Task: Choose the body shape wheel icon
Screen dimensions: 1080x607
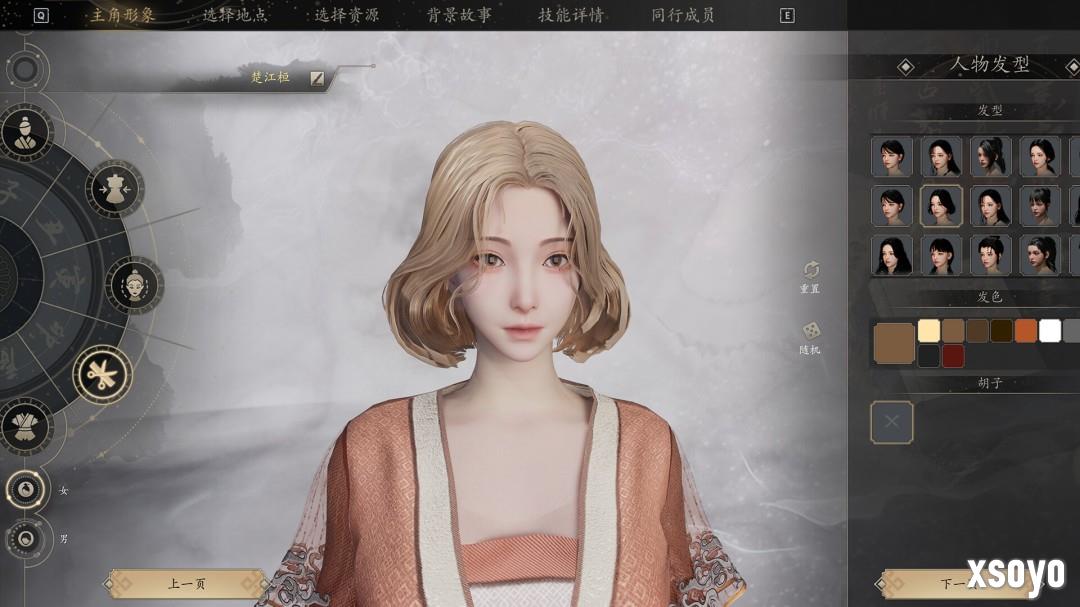Action: pos(116,188)
